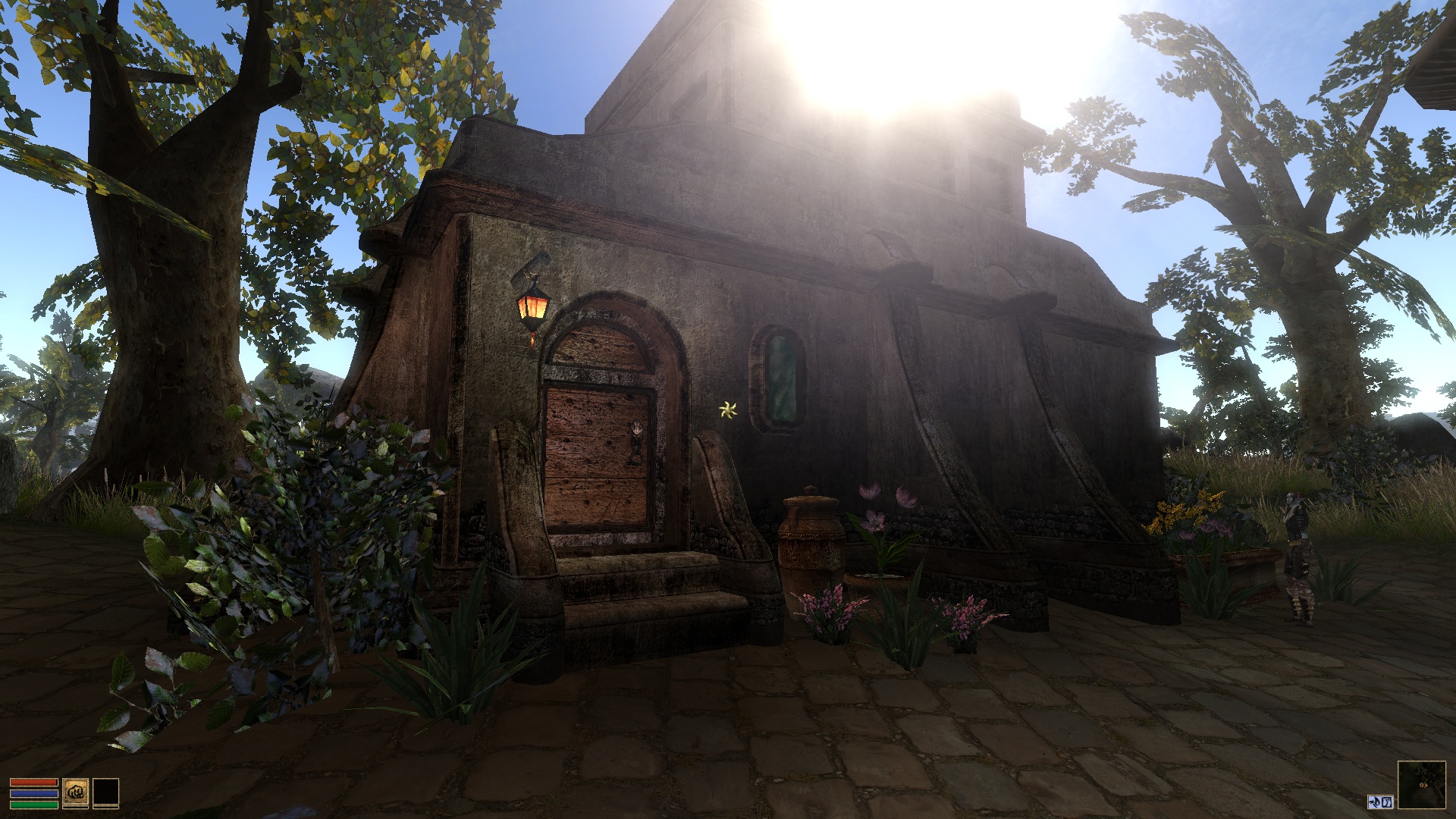Click the rightmost active spell effect icon
1456x819 pixels.
tap(1387, 802)
